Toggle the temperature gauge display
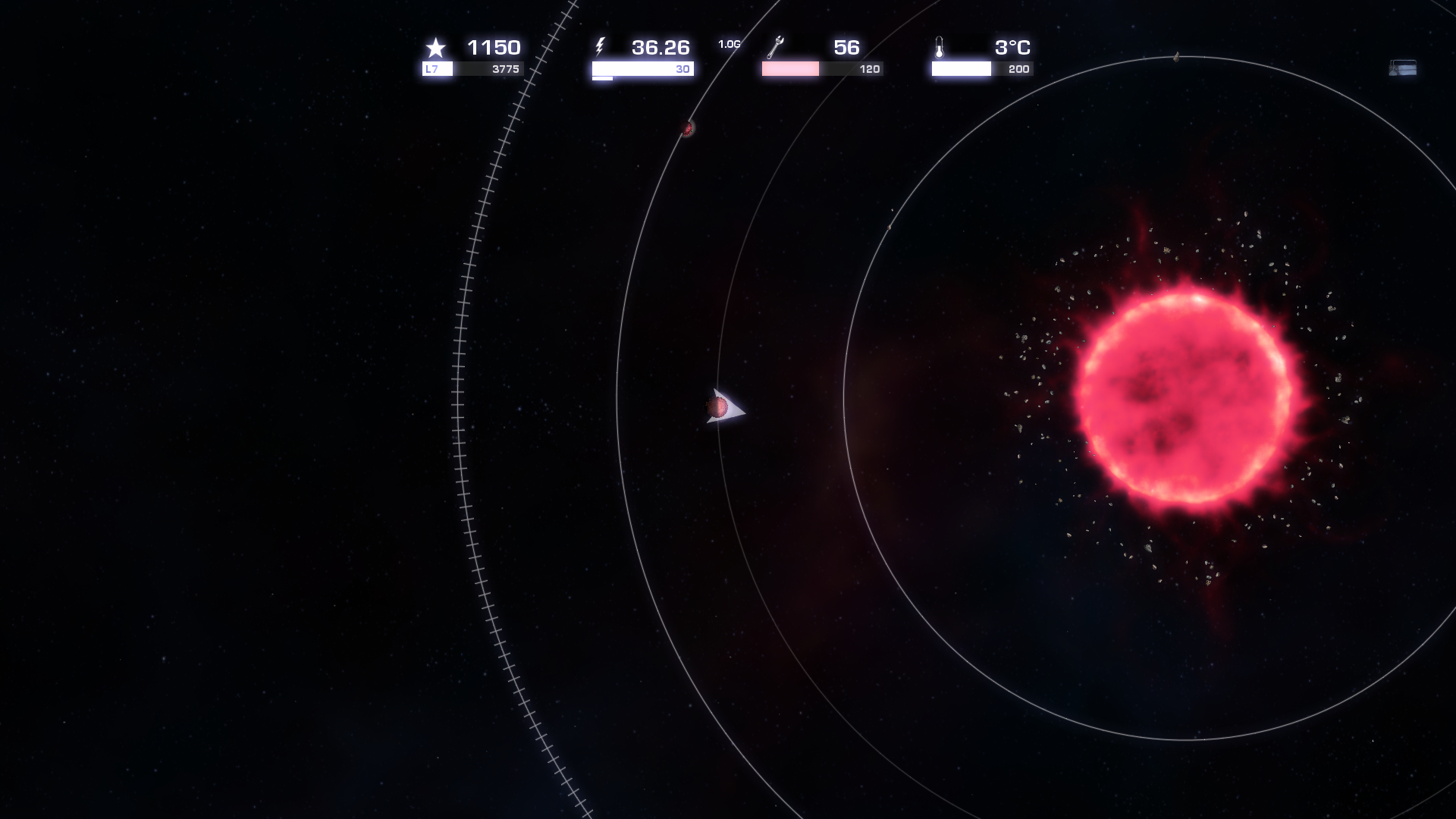 pyautogui.click(x=961, y=68)
